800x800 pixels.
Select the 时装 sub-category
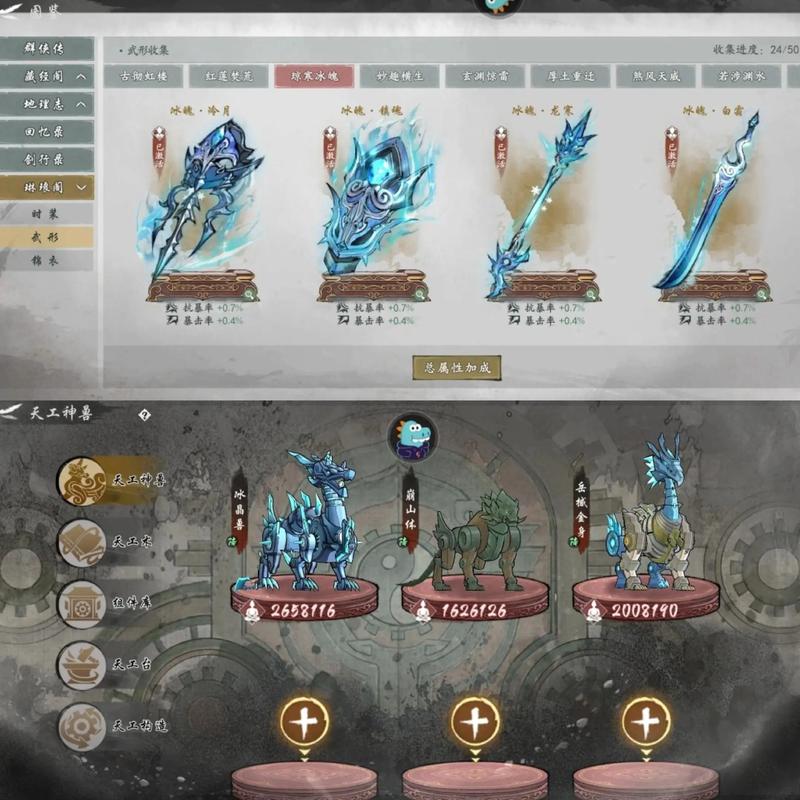click(x=46, y=213)
